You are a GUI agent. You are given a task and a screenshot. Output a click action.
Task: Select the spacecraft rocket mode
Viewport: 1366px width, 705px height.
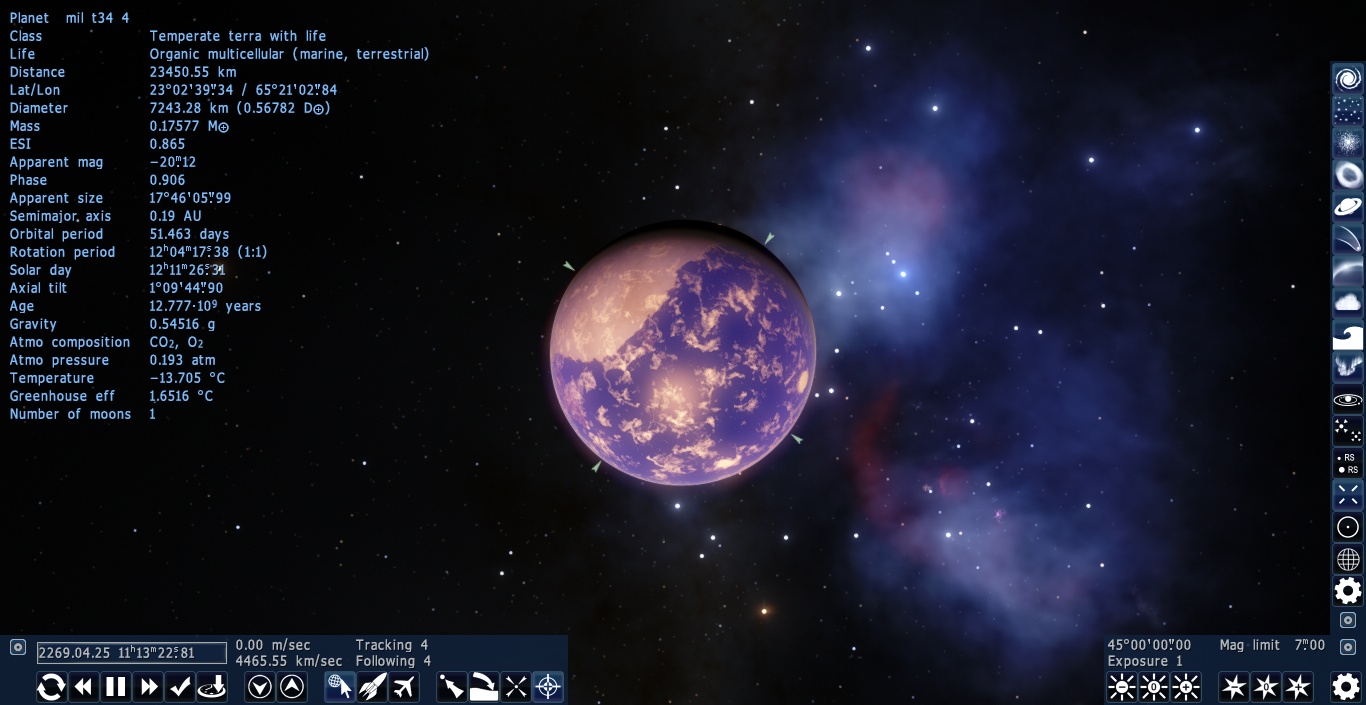[372, 687]
